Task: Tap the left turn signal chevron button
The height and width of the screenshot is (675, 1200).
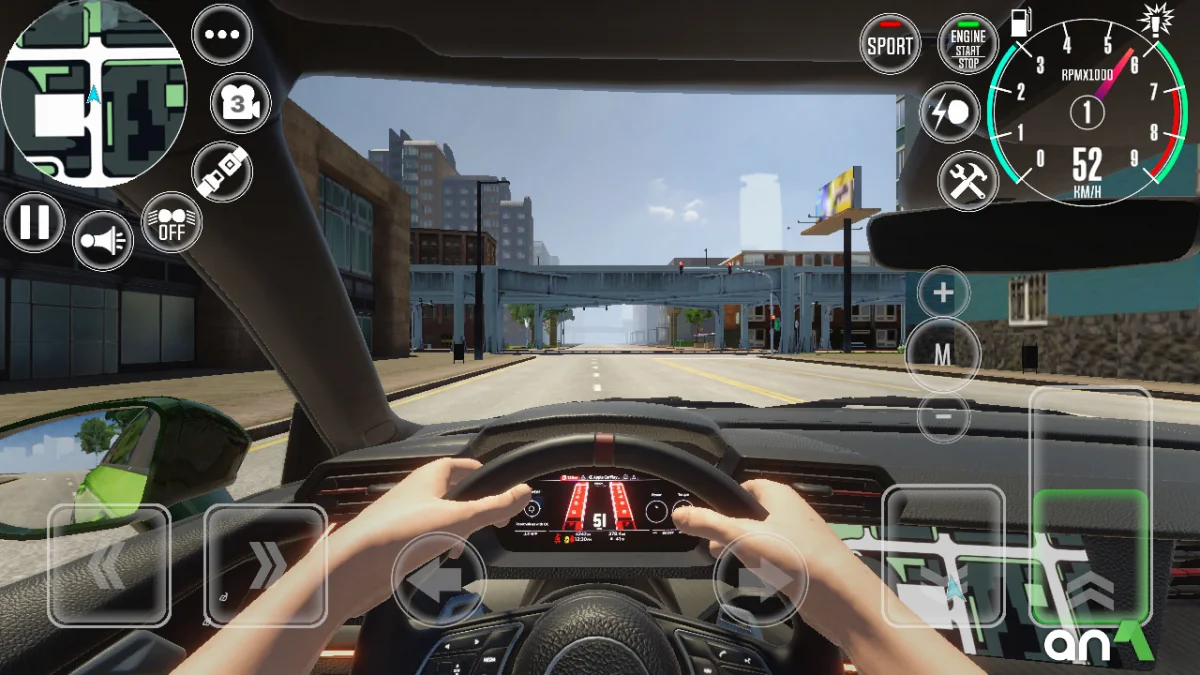Action: 109,566
